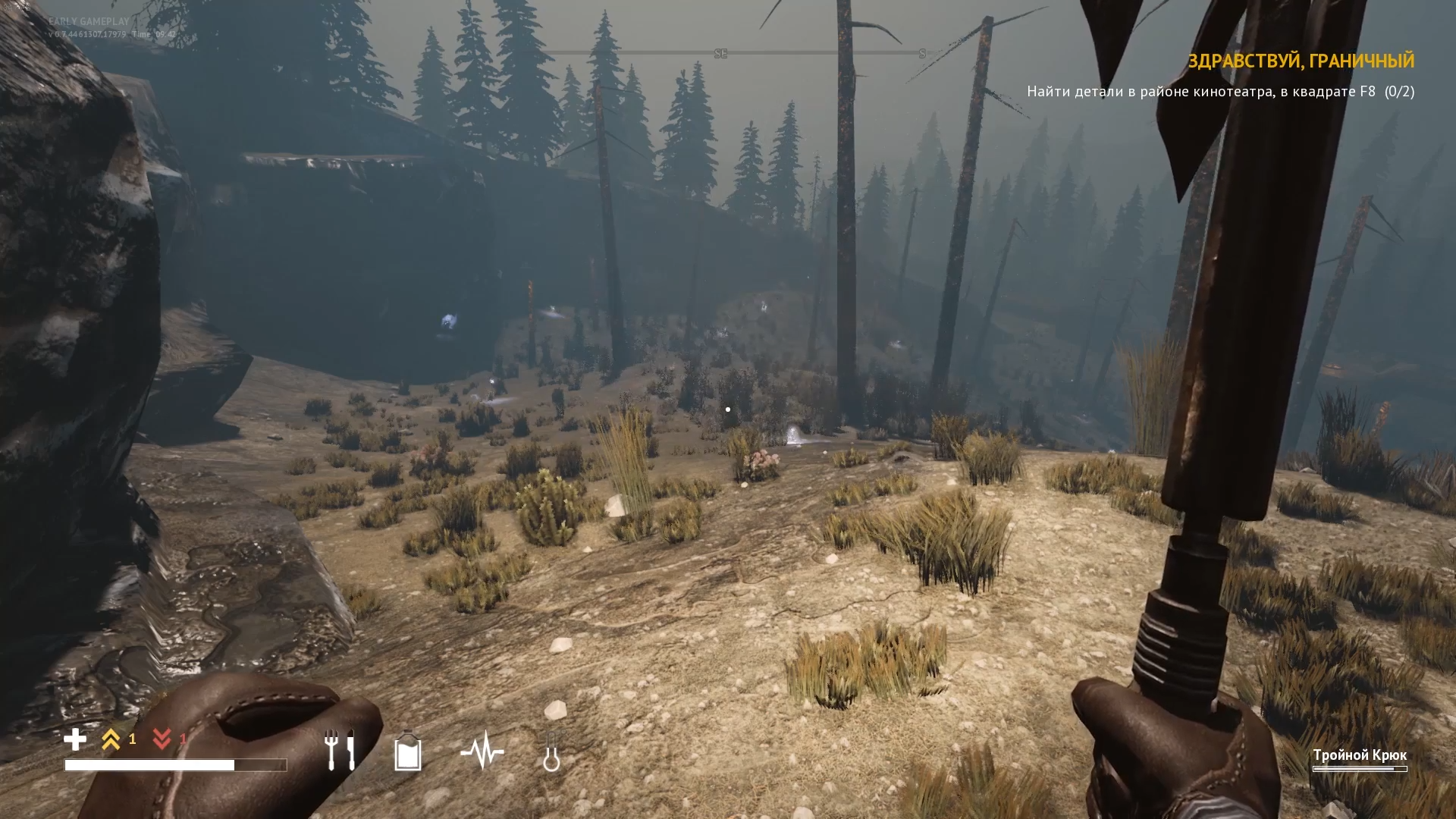Click the fork and knife hunger icon
The width and height of the screenshot is (1456, 819).
coord(340,750)
